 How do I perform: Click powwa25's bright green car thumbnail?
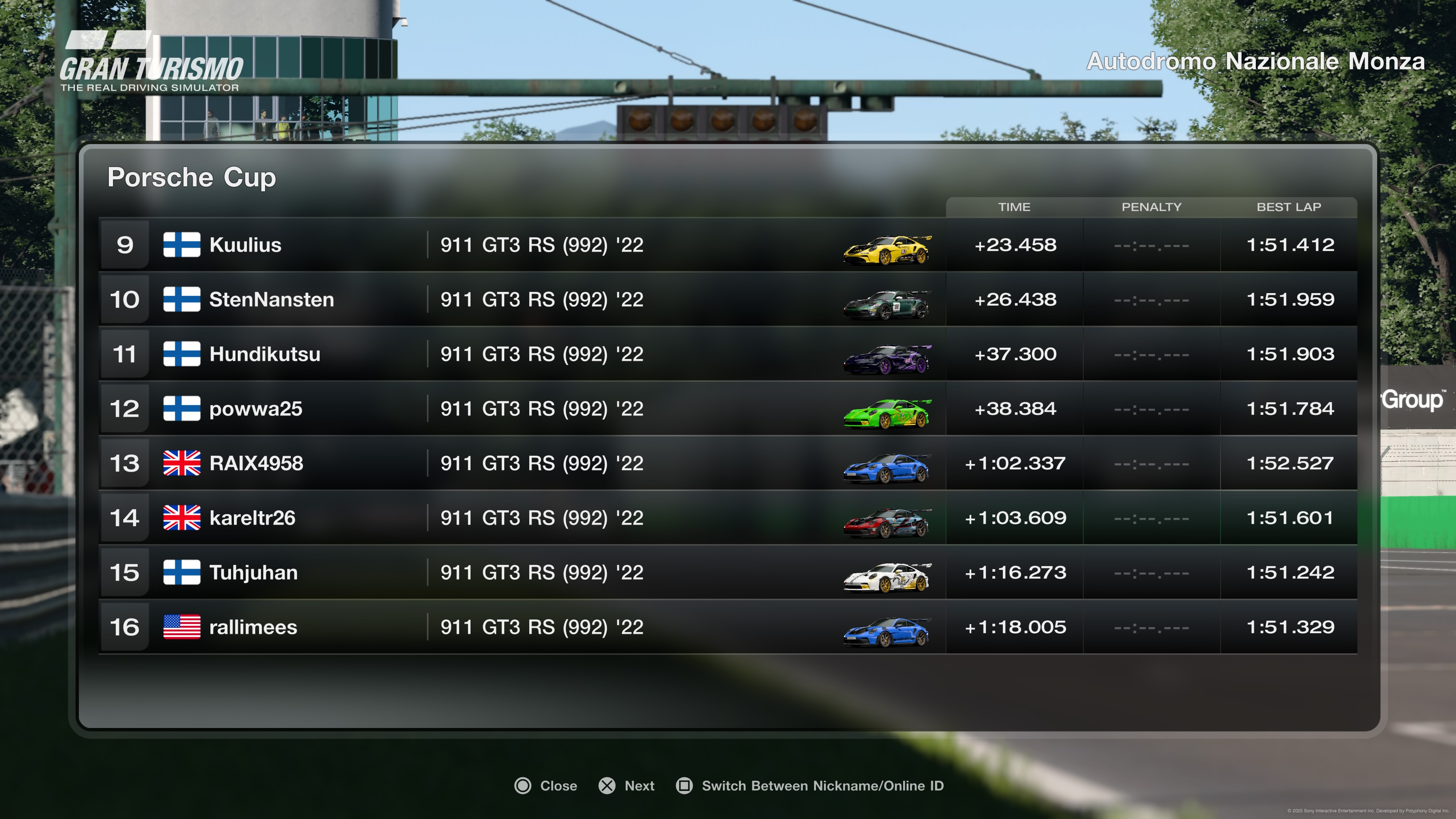click(887, 413)
